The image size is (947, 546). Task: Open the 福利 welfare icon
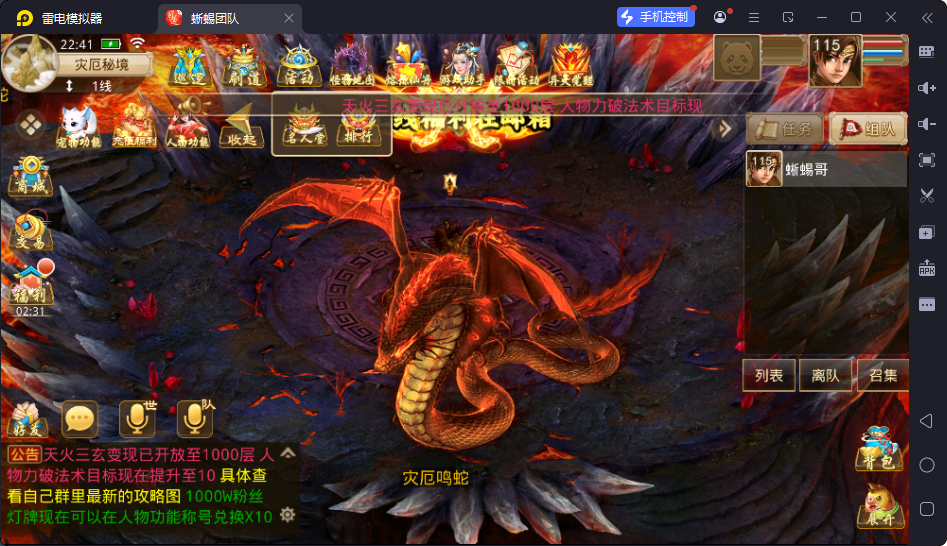click(31, 287)
